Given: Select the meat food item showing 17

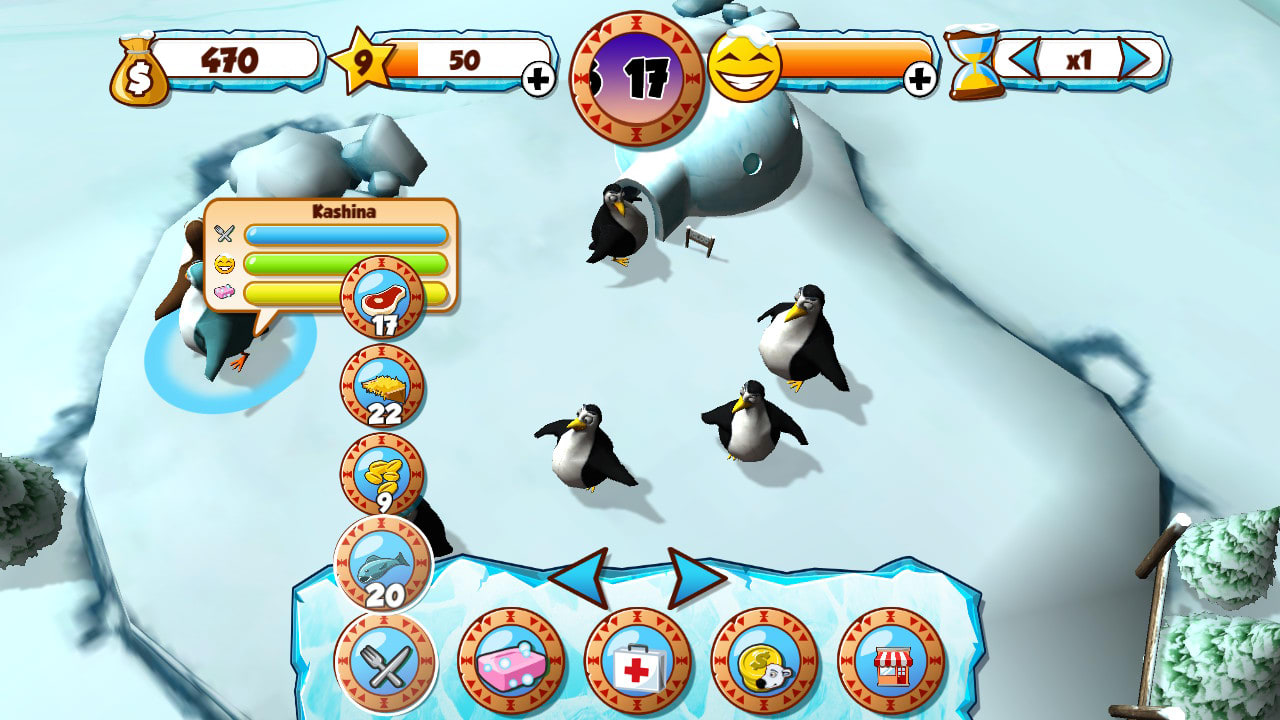Looking at the screenshot, I should click(x=383, y=302).
